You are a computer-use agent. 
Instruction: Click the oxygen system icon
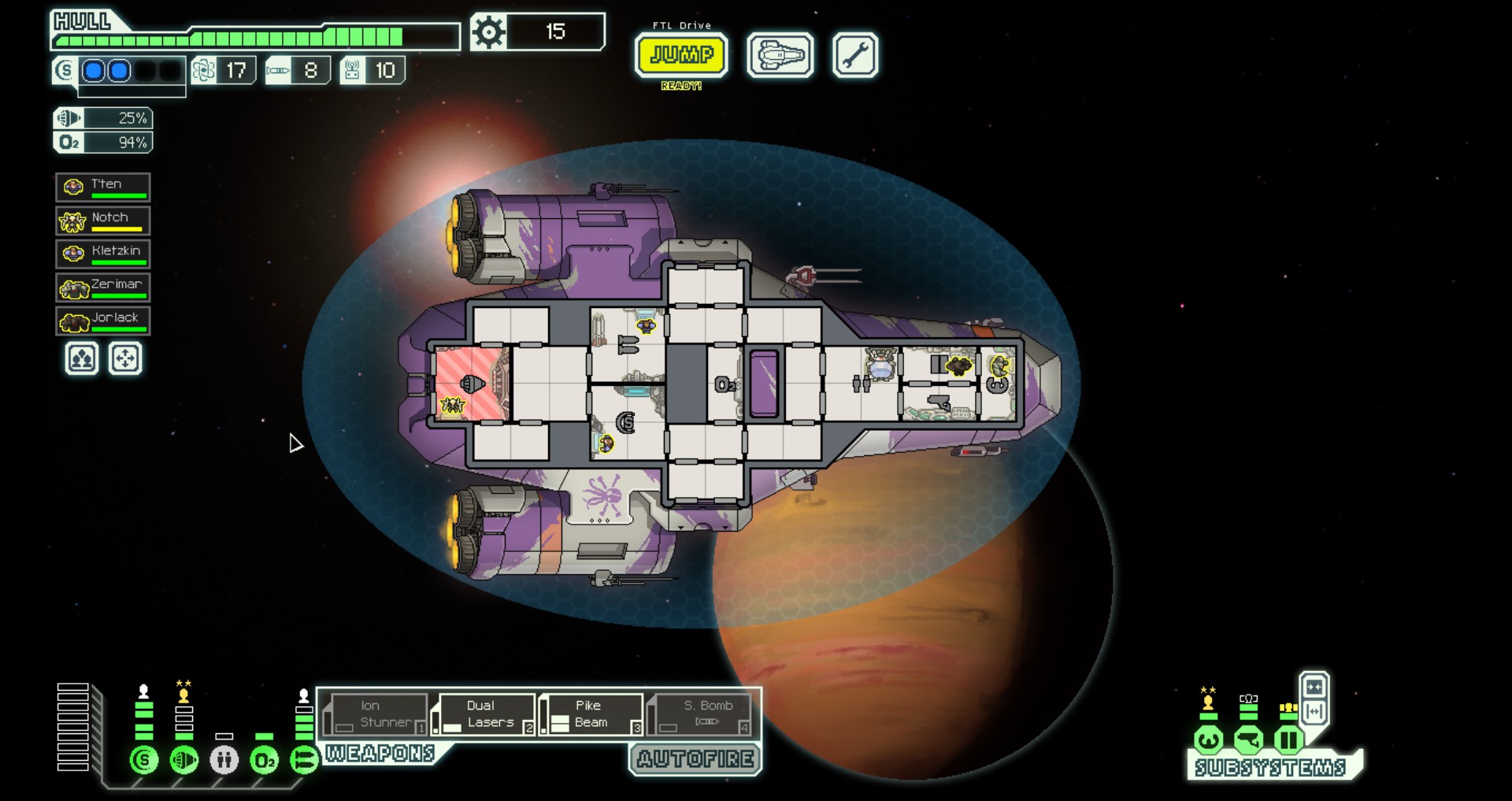[265, 760]
